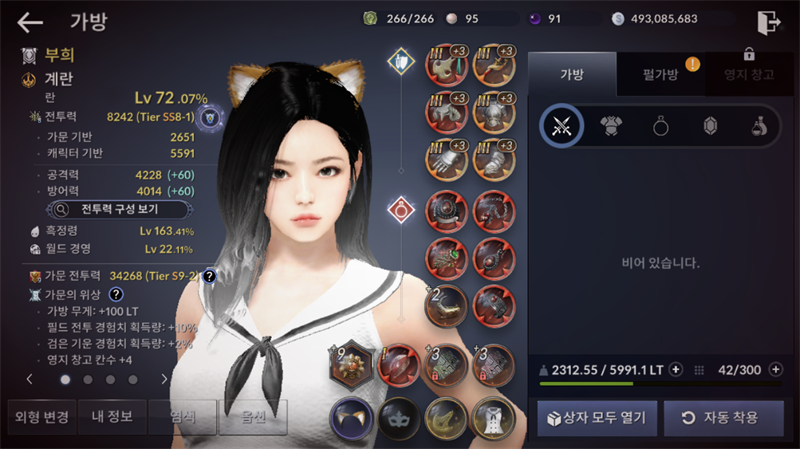
Task: Expand bag weight limit with plus button
Action: 676,370
